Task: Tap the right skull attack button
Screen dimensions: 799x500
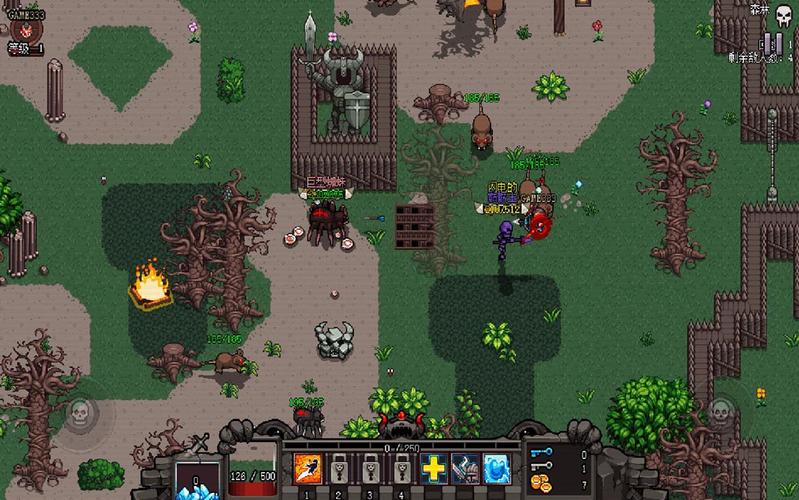Action: [720, 412]
